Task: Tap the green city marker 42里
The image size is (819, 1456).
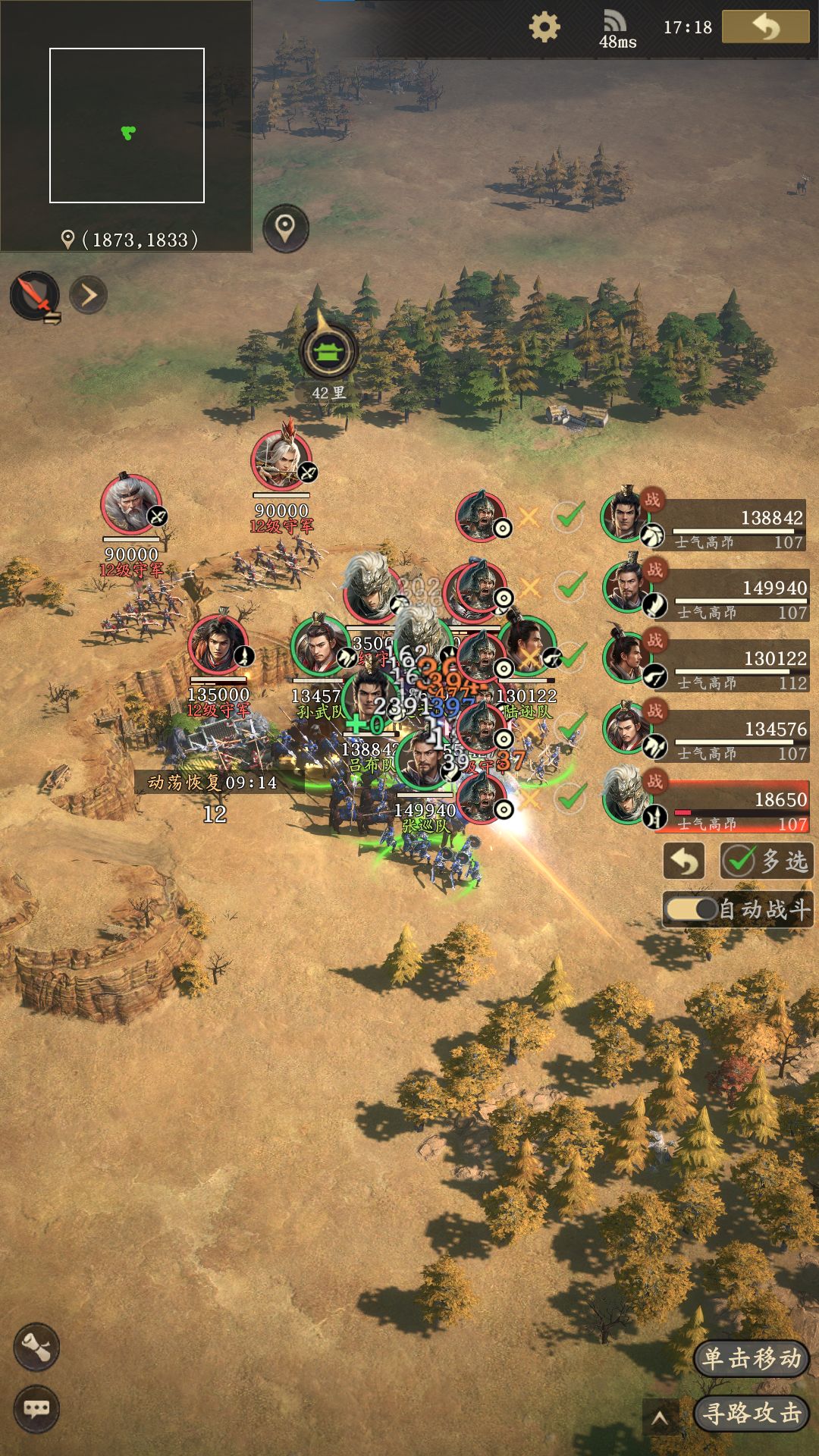Action: click(328, 353)
